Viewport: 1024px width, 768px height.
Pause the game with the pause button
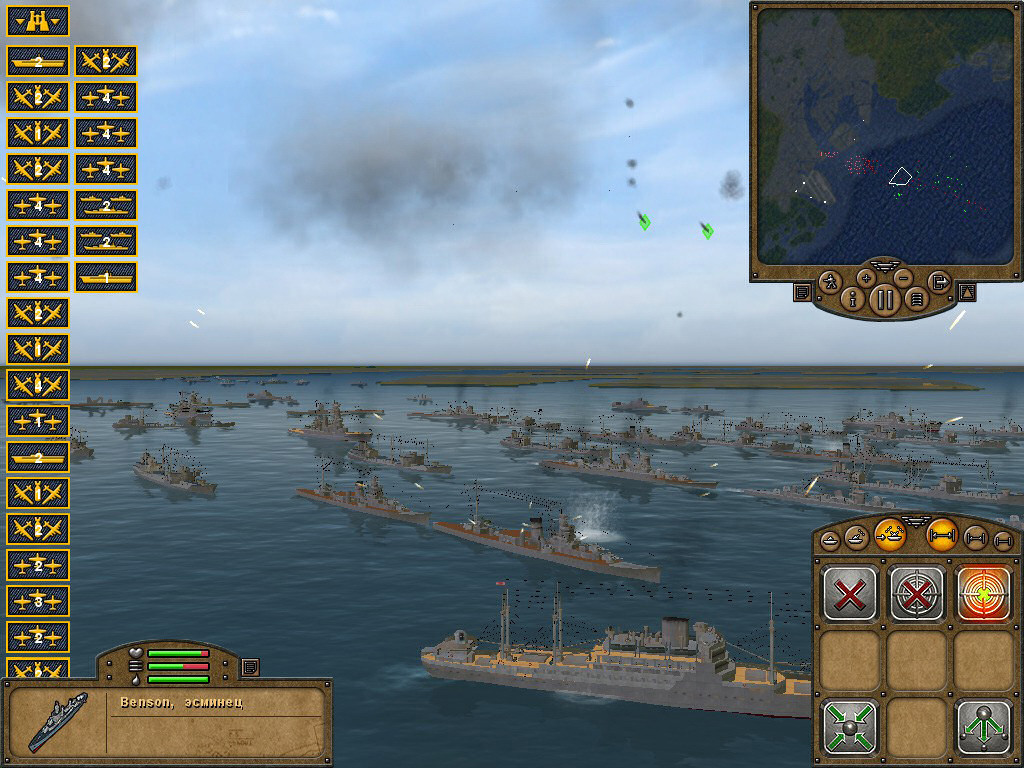coord(885,299)
